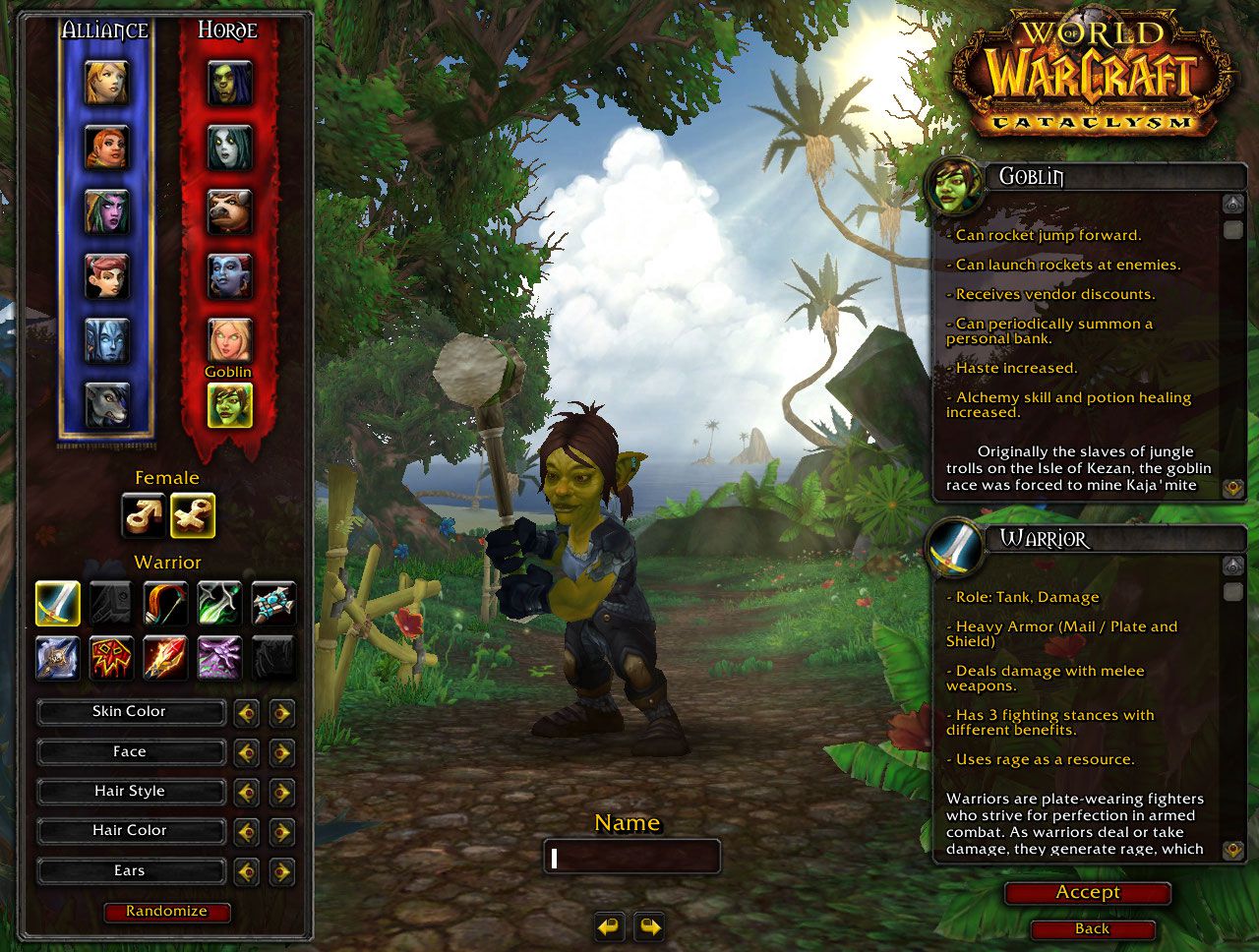Select the Mage class icon
The width and height of the screenshot is (1259, 952).
click(x=164, y=658)
